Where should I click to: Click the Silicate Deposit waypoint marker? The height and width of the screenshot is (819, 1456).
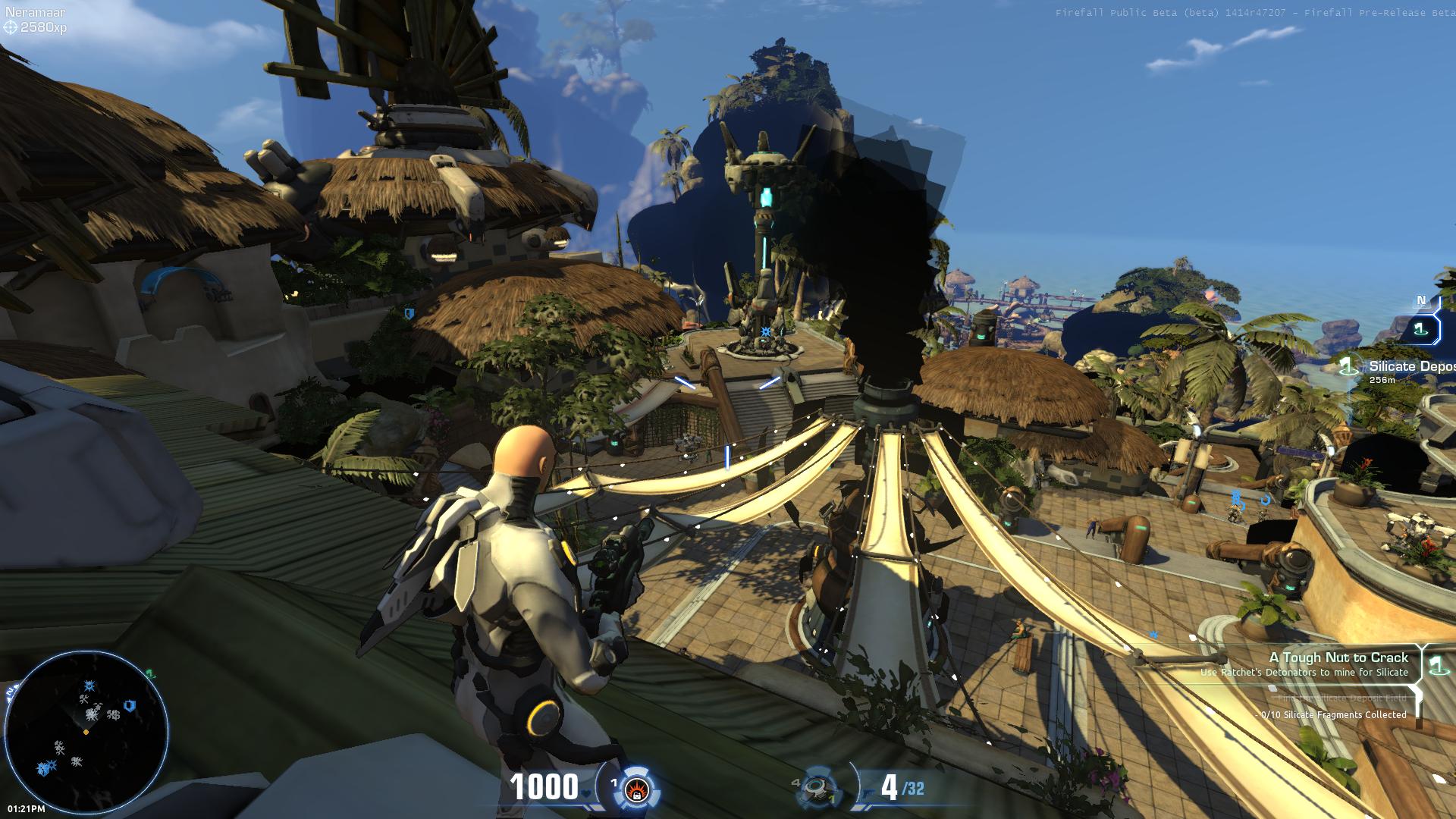coord(1348,367)
